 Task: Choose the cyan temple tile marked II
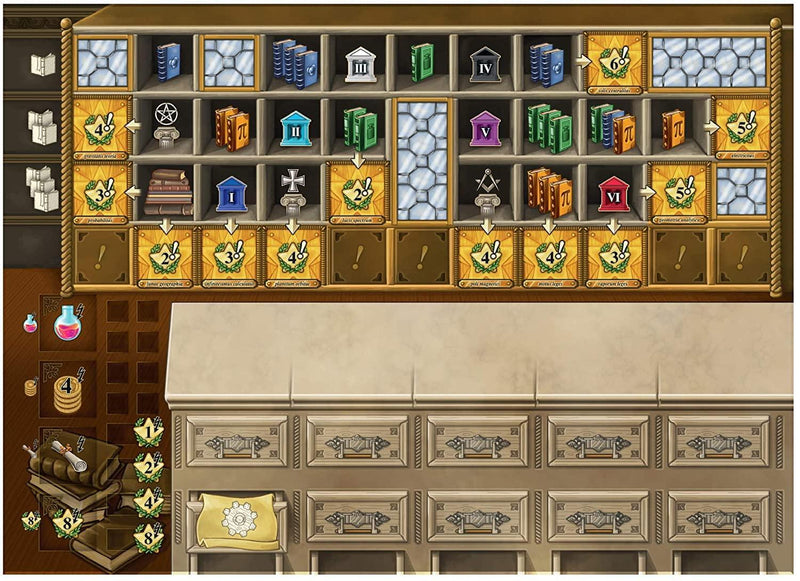pos(295,127)
